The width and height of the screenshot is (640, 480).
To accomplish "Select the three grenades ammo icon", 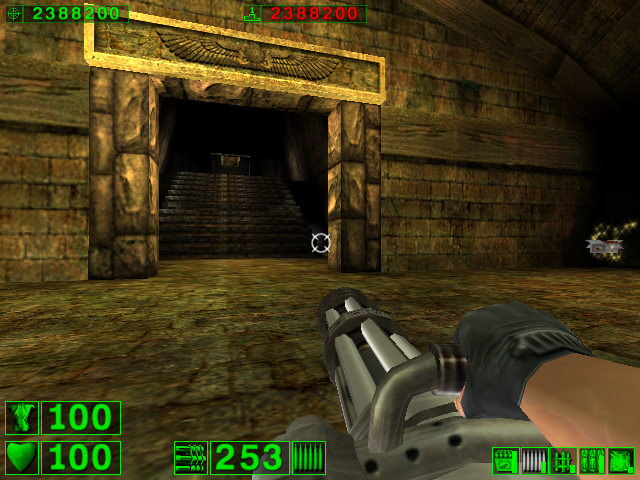I will [592, 460].
